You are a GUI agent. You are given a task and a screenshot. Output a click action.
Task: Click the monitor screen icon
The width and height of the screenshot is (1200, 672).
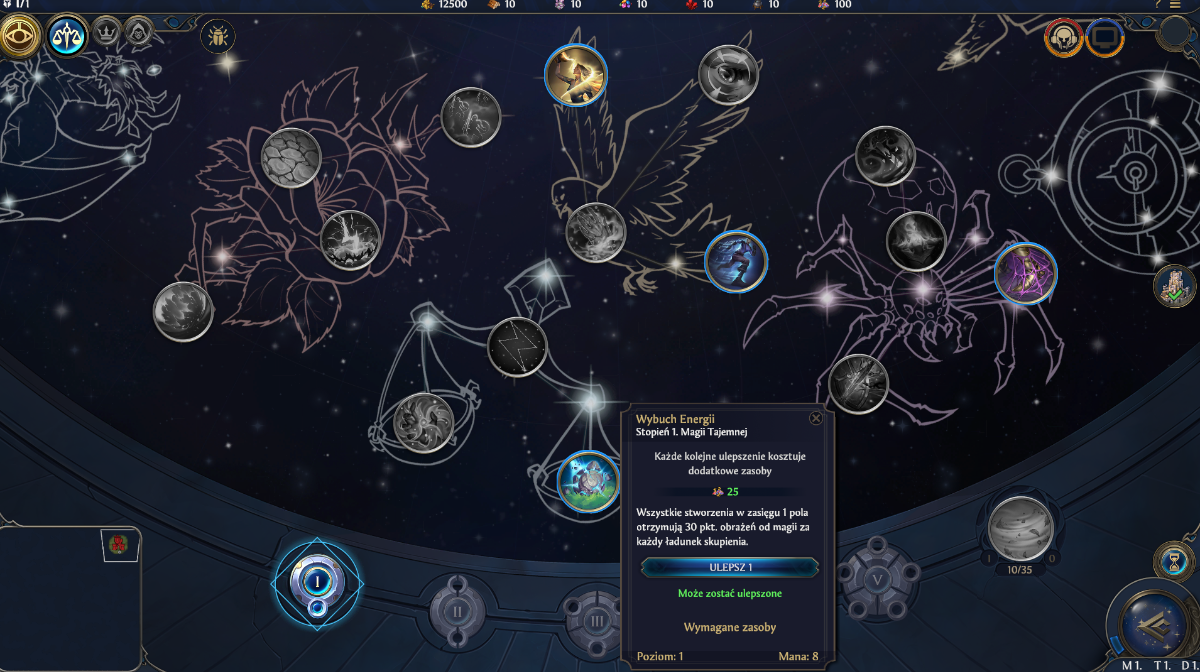click(x=1105, y=38)
